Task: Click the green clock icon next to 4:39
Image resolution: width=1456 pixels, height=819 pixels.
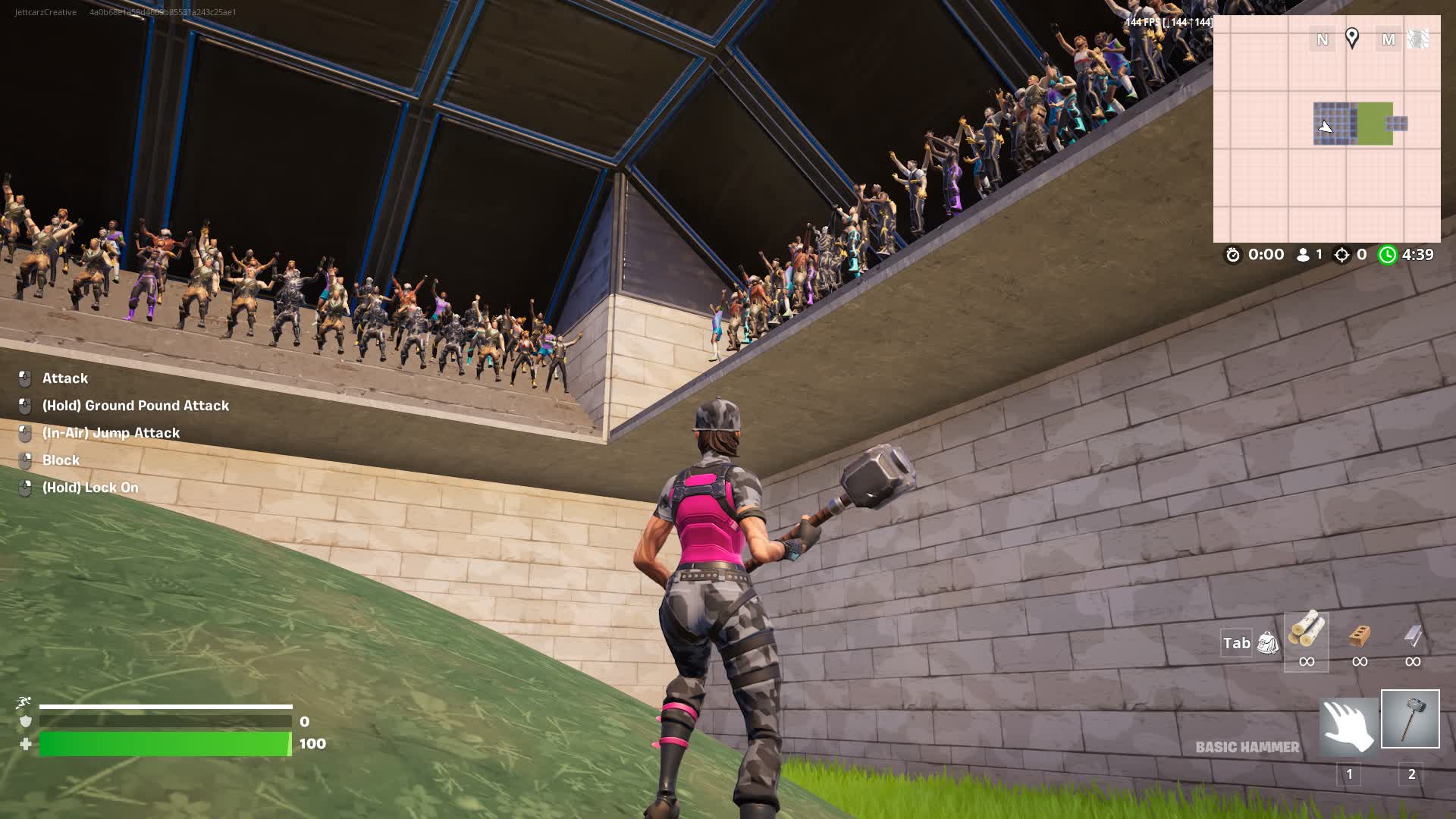Action: [x=1387, y=255]
